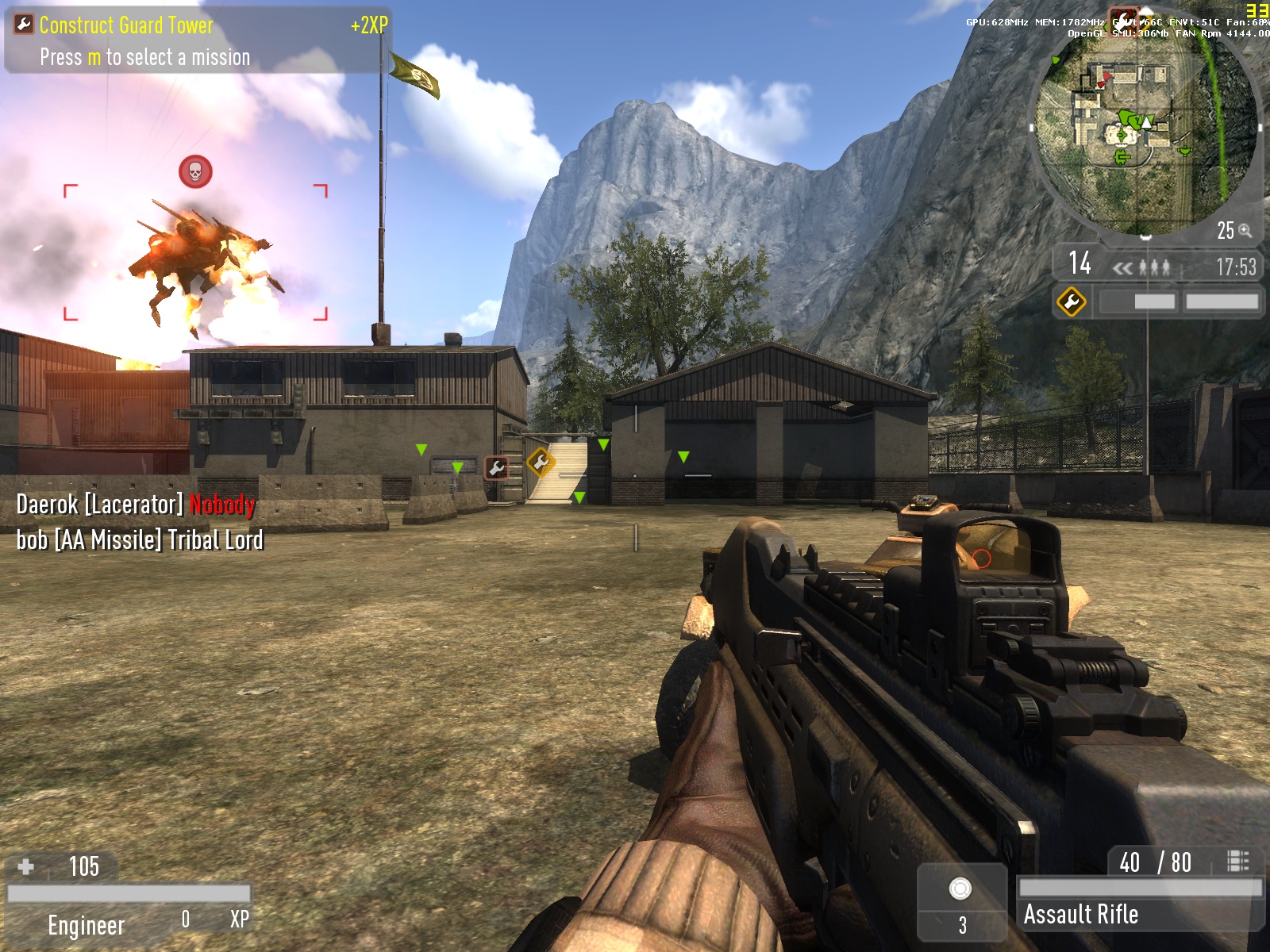Click the wrench icon beside the mission title
Viewport: 1270px width, 952px height.
tap(24, 25)
